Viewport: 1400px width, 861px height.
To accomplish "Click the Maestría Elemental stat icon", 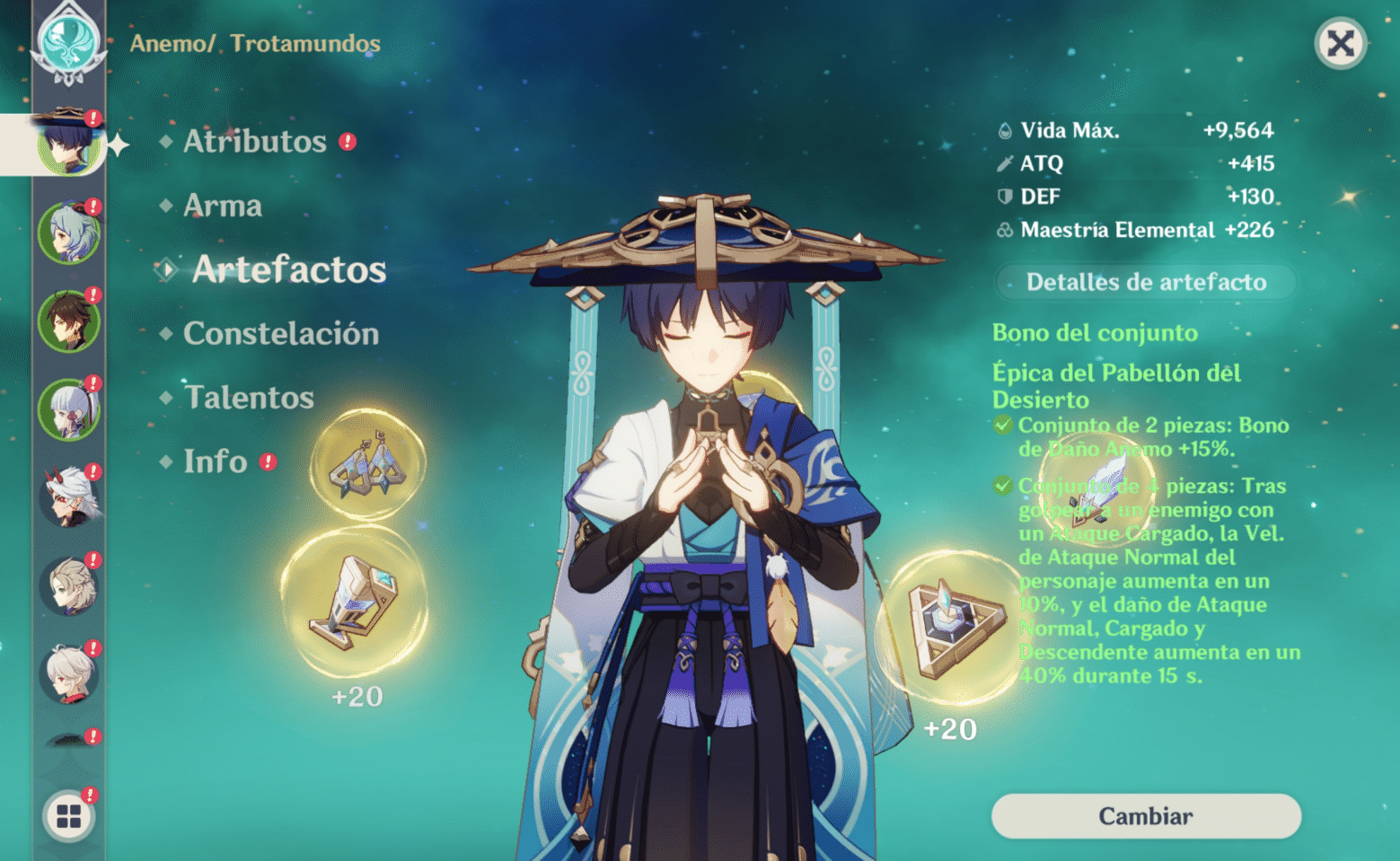I will pyautogui.click(x=1005, y=230).
